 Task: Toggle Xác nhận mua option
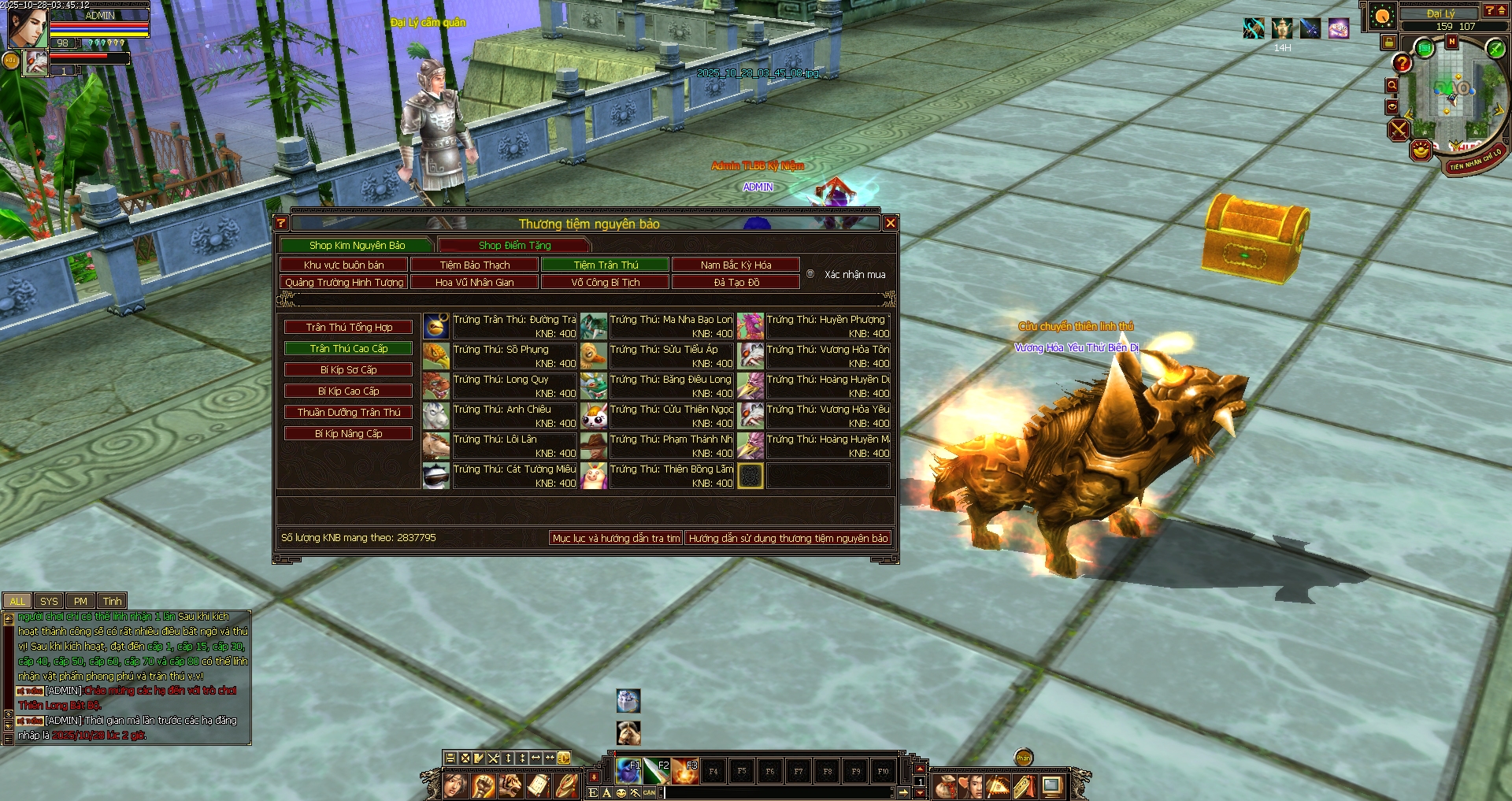pyautogui.click(x=810, y=274)
